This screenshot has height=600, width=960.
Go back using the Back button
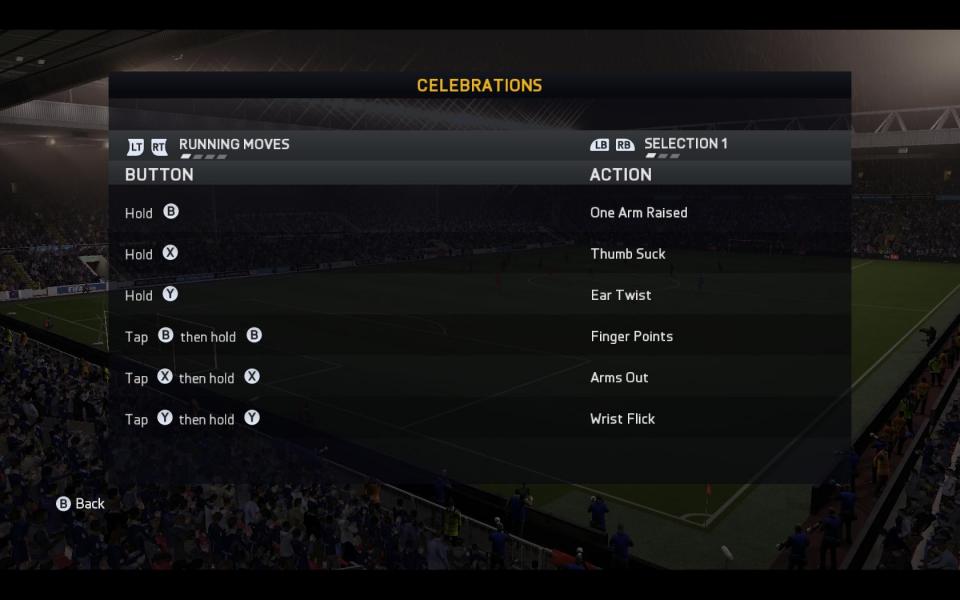(81, 504)
